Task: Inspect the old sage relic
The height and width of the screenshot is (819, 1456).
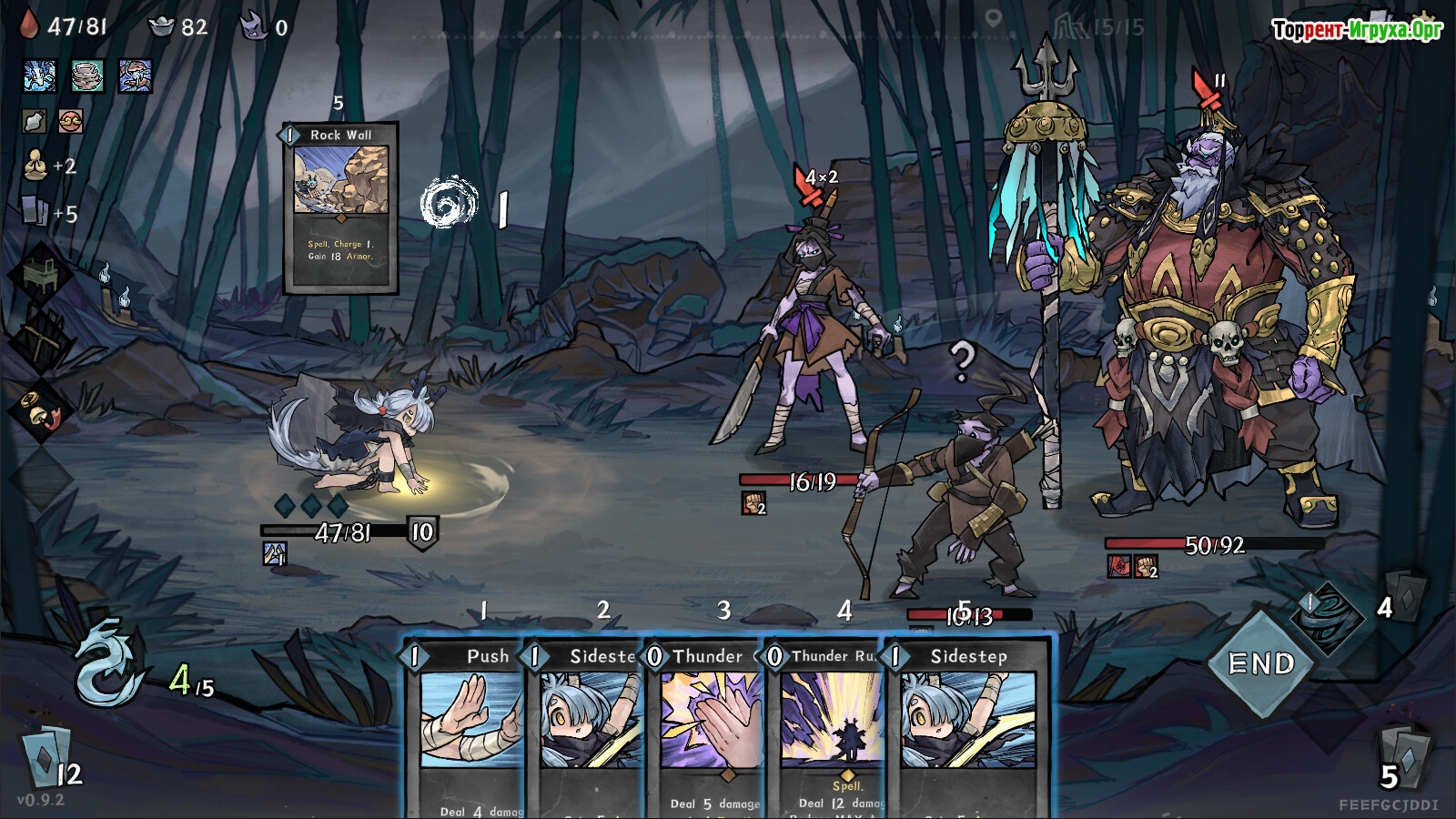Action: click(135, 76)
